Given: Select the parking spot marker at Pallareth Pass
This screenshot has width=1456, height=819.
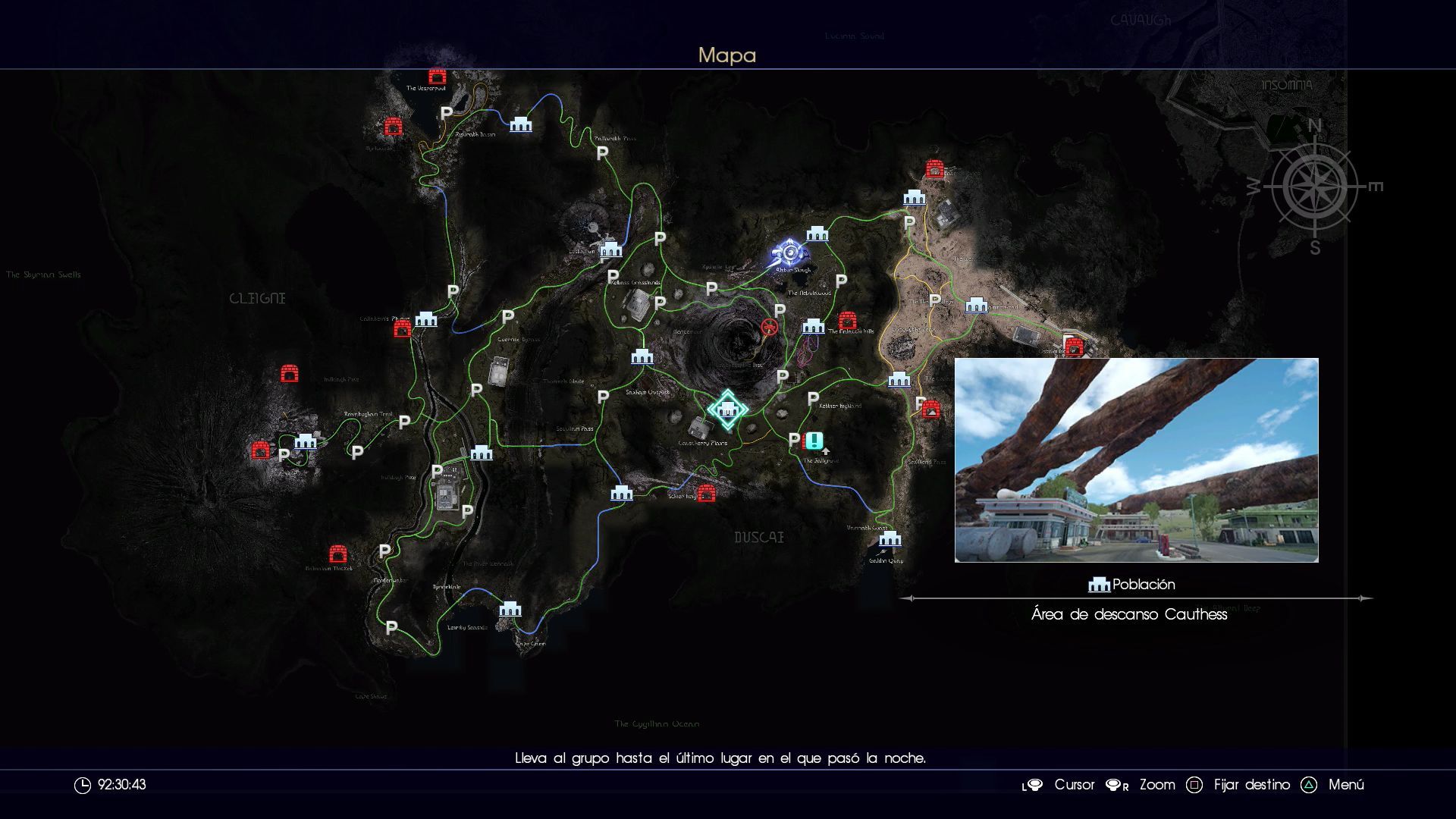Looking at the screenshot, I should 602,153.
